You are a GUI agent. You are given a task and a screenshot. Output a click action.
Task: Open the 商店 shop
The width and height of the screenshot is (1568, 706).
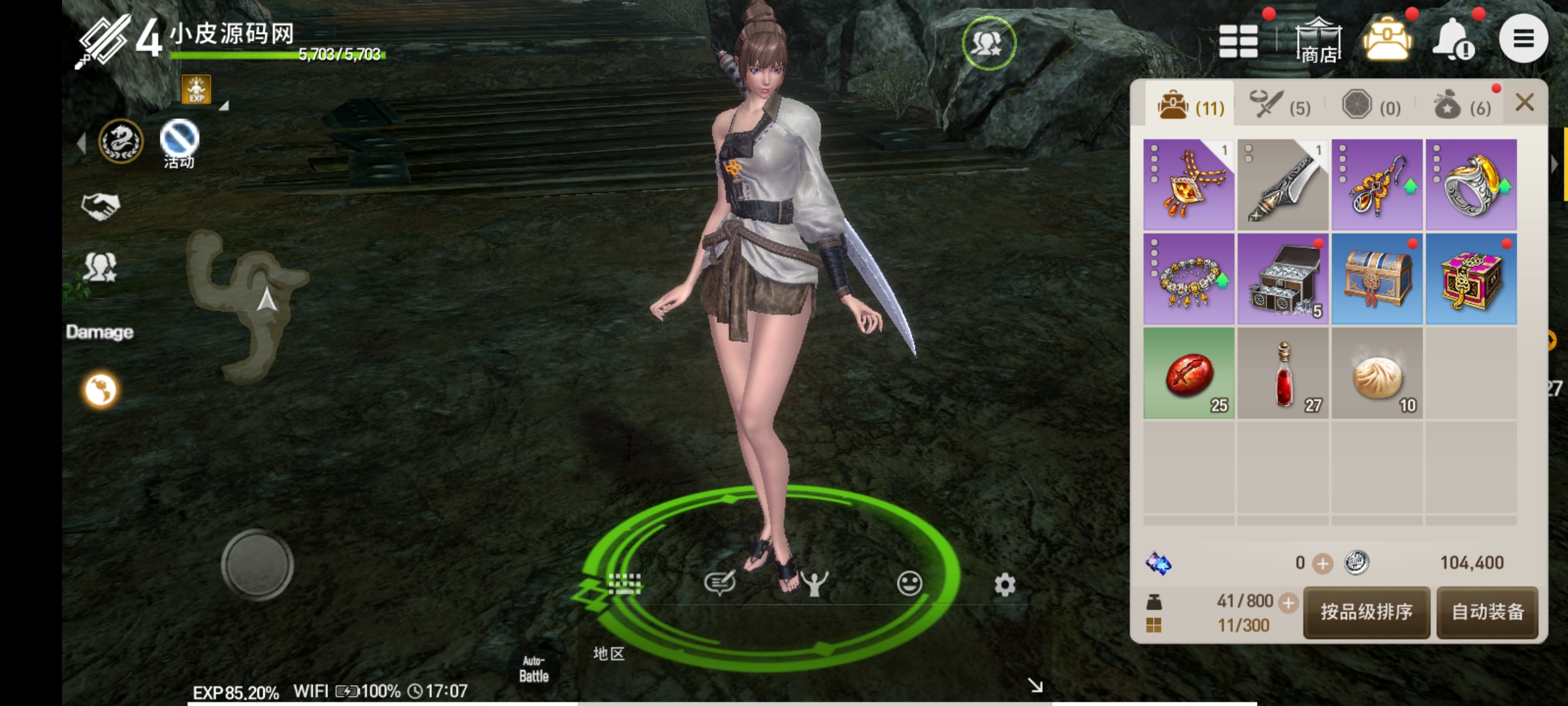tap(1318, 41)
